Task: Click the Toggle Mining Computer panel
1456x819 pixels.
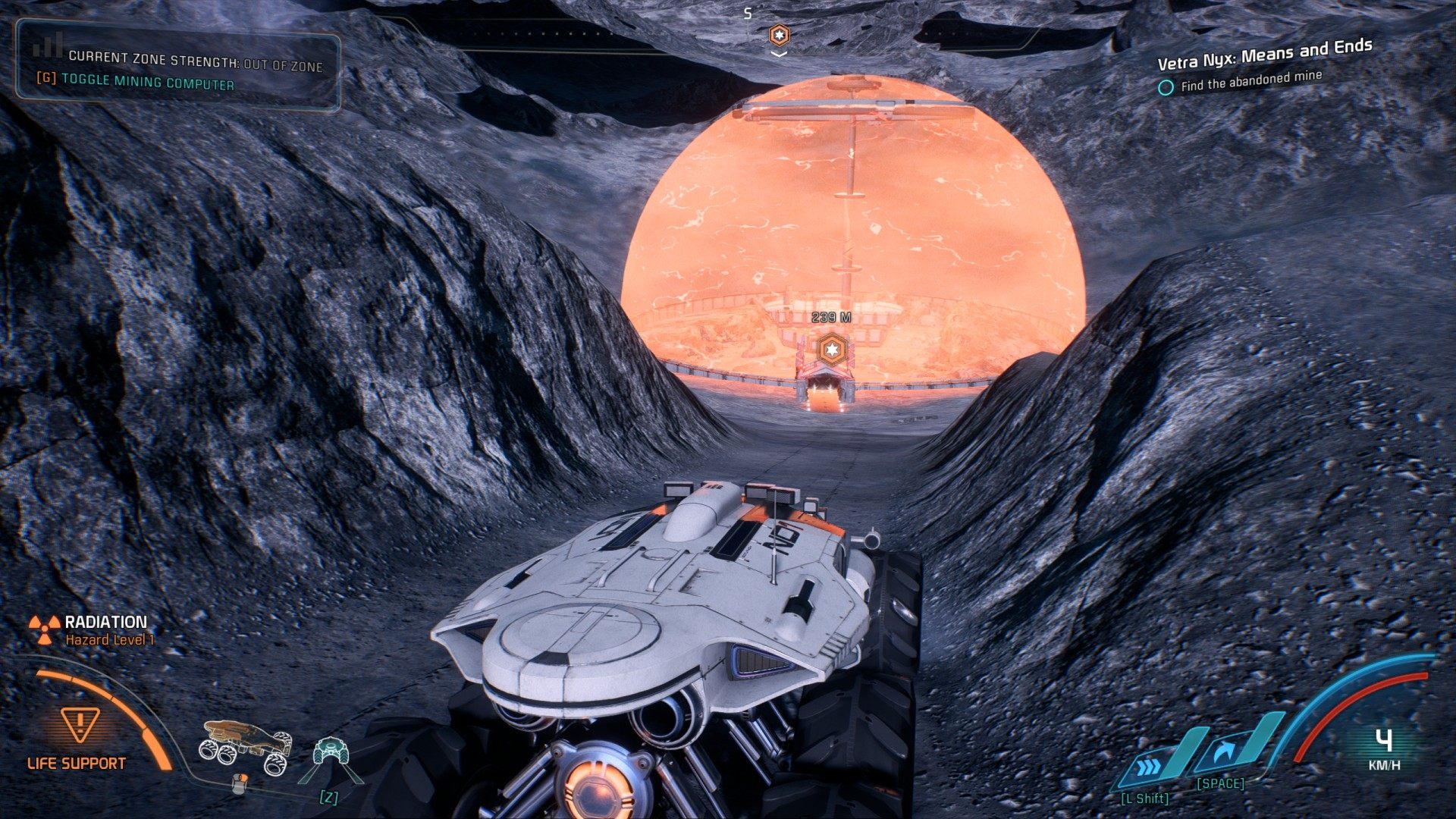Action: [x=148, y=82]
